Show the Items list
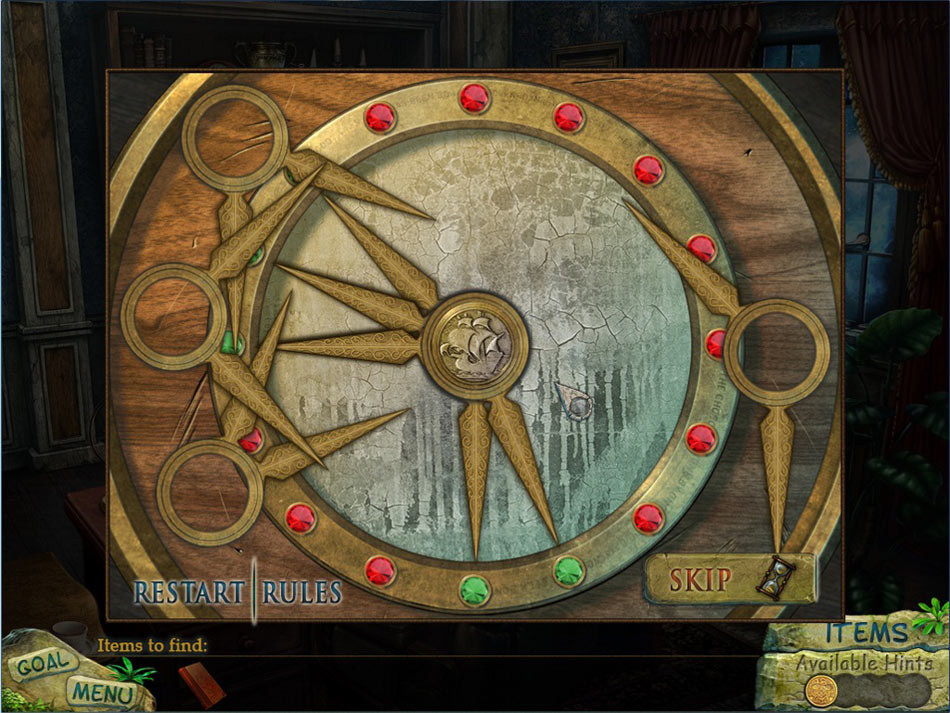950x713 pixels. (866, 631)
